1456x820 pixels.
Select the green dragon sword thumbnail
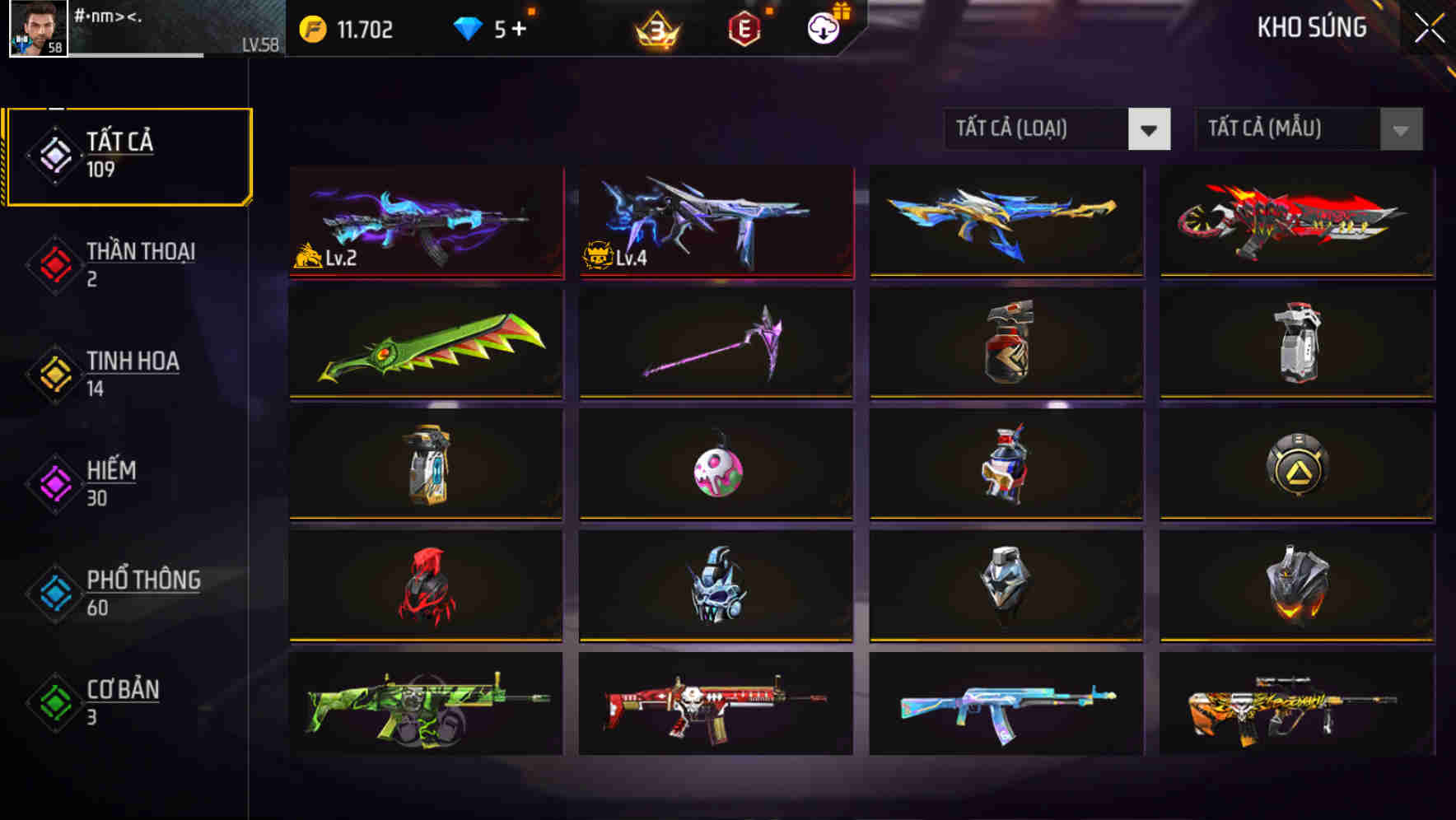point(425,343)
